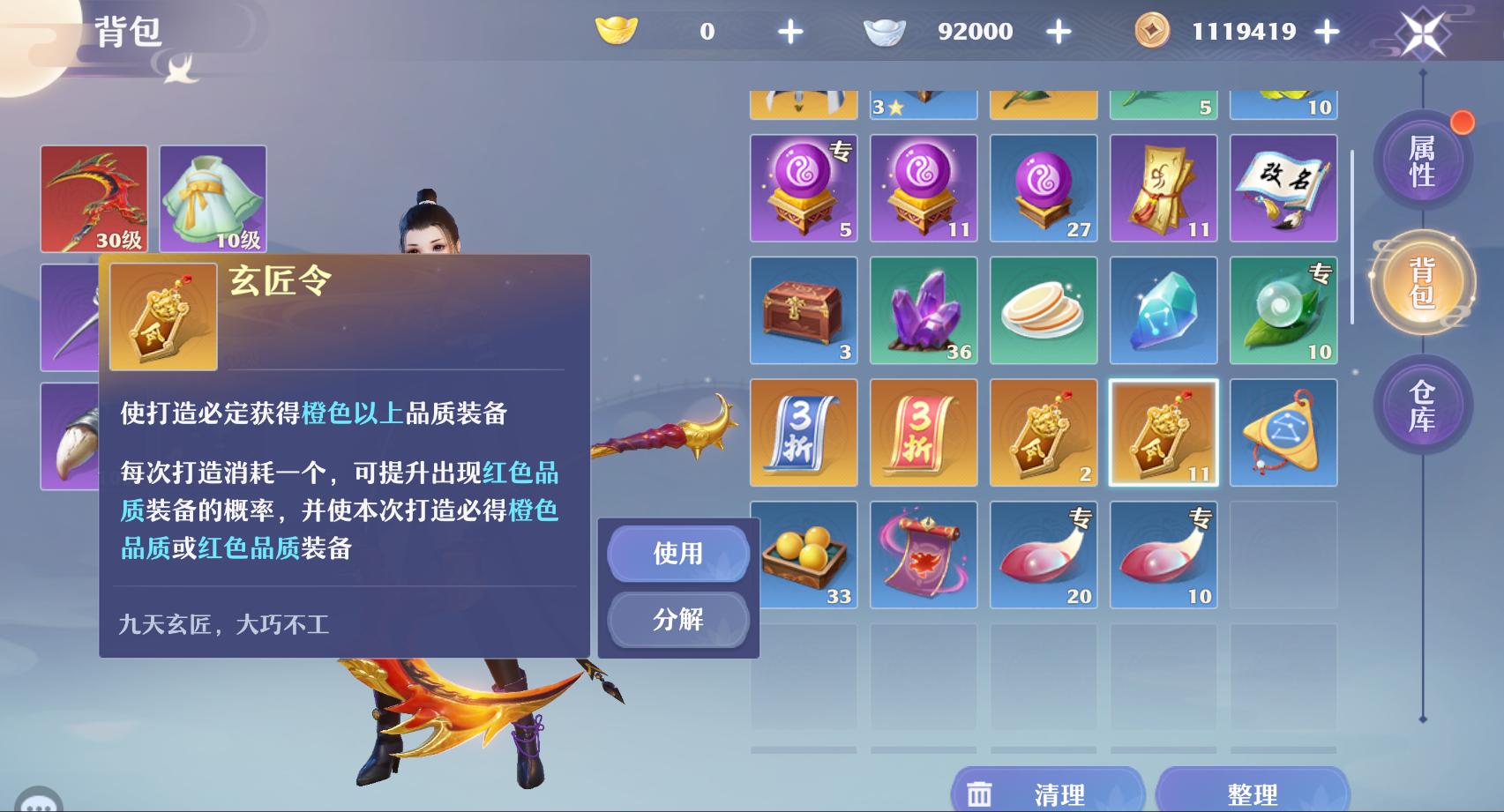Select the 玄匠令 token stack of 11
The image size is (1504, 812).
1163,432
